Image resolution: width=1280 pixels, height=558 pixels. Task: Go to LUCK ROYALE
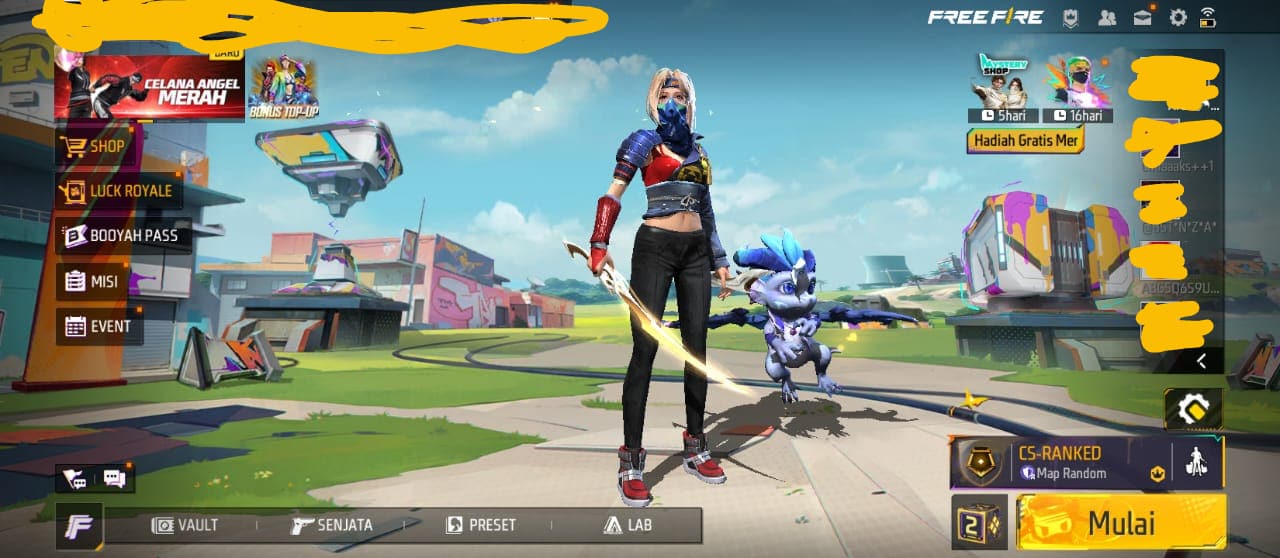[x=119, y=191]
